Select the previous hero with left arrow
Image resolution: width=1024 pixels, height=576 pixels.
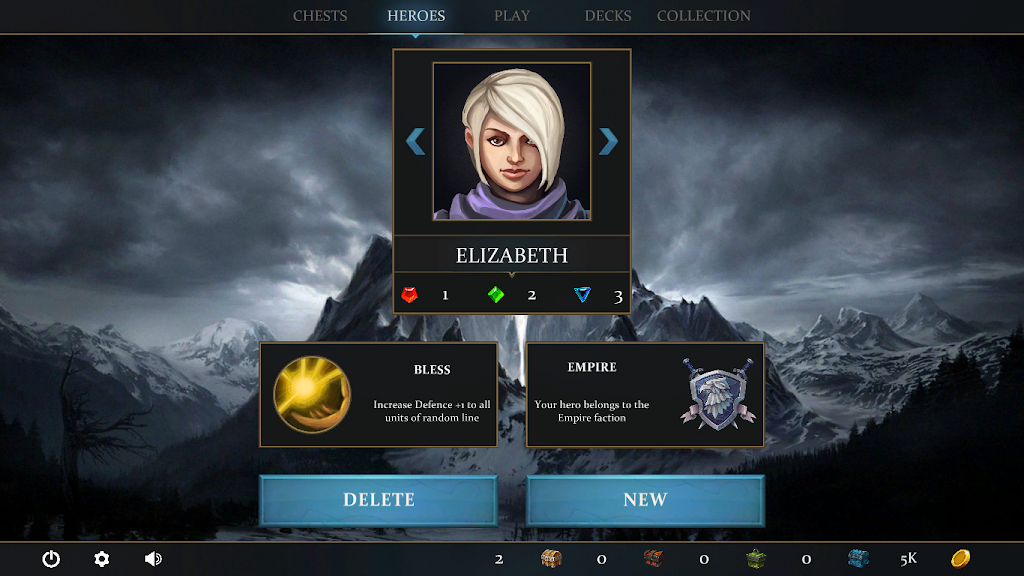pyautogui.click(x=416, y=142)
